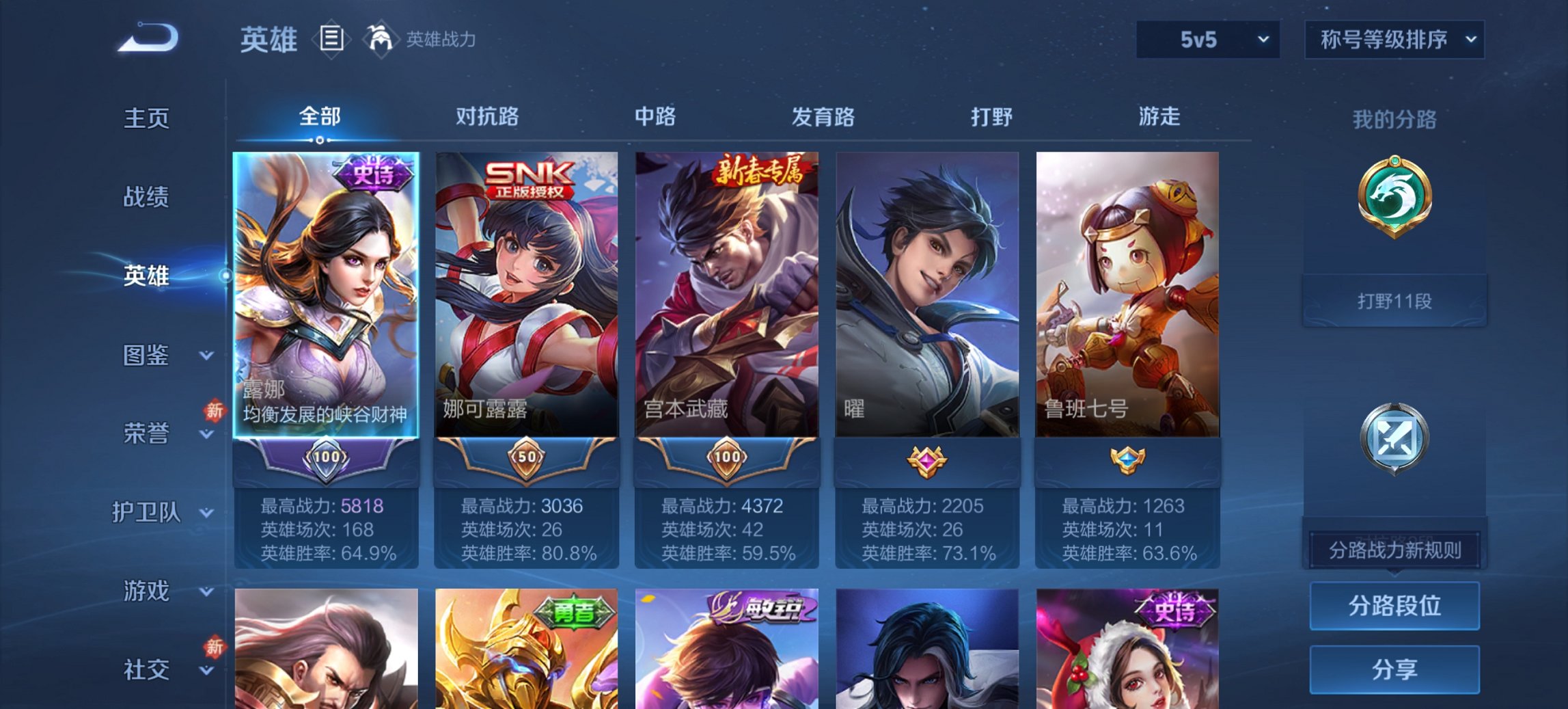Click 鲁班七号's blue rank emblem
The width and height of the screenshot is (1568, 709).
tap(1127, 461)
